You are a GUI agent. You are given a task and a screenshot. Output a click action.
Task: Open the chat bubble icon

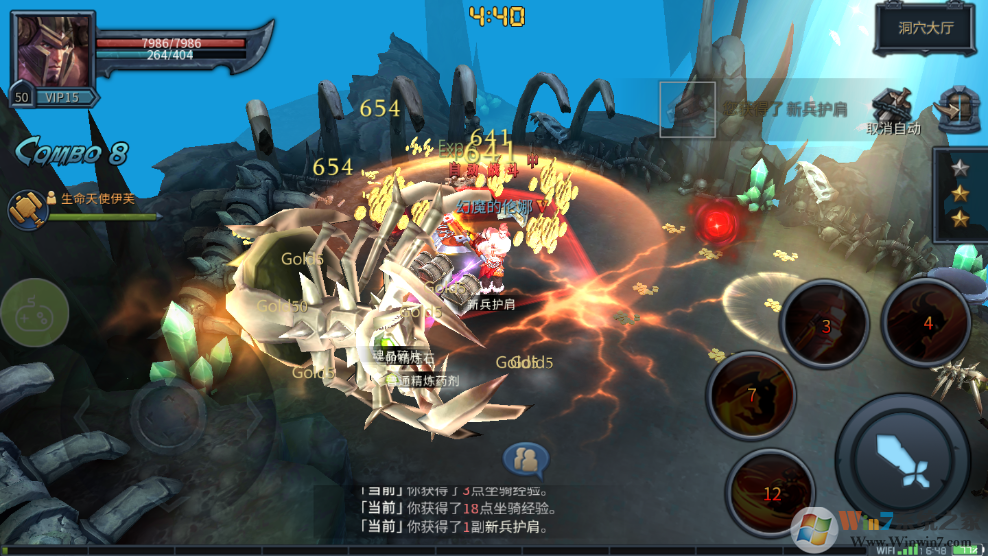click(x=526, y=460)
